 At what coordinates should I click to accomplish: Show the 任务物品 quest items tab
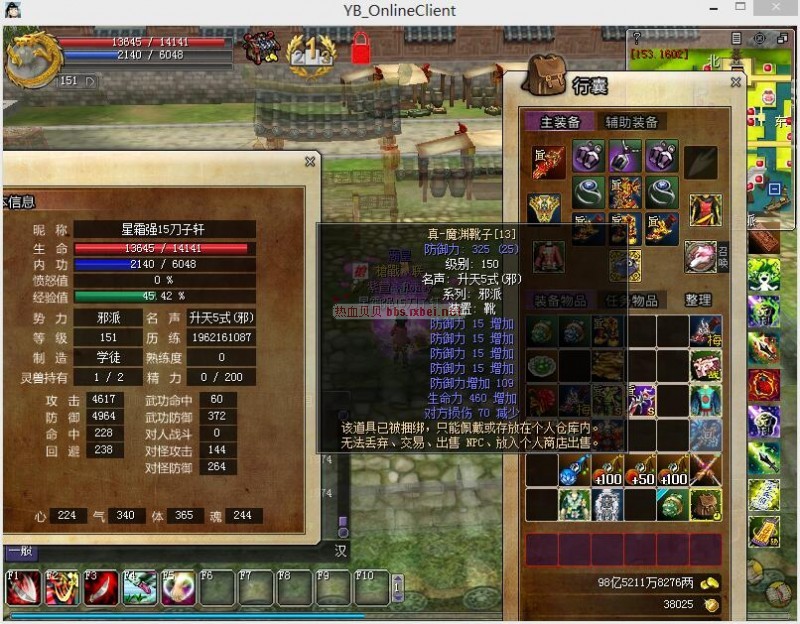click(631, 300)
